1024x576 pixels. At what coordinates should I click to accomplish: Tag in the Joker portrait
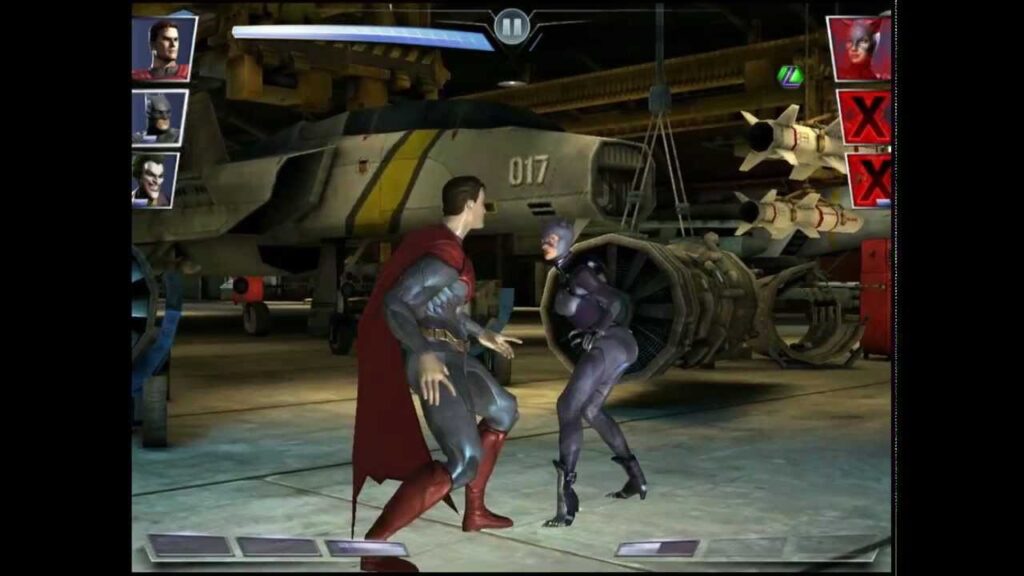coord(156,180)
